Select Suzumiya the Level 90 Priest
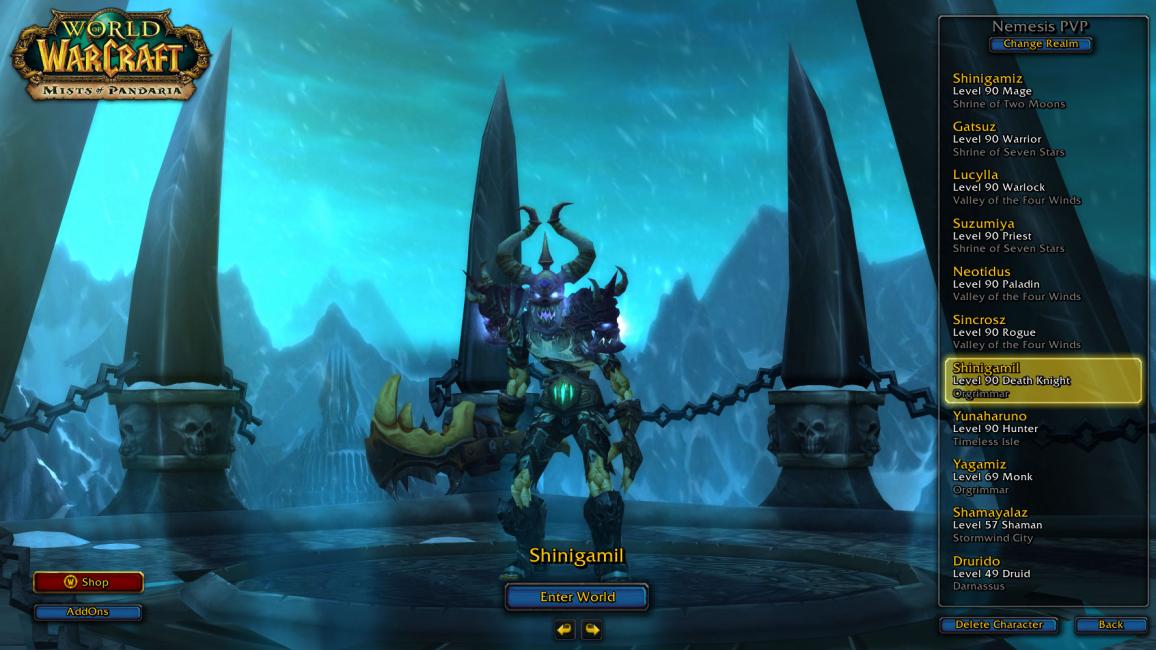This screenshot has width=1156, height=650. pos(1040,235)
